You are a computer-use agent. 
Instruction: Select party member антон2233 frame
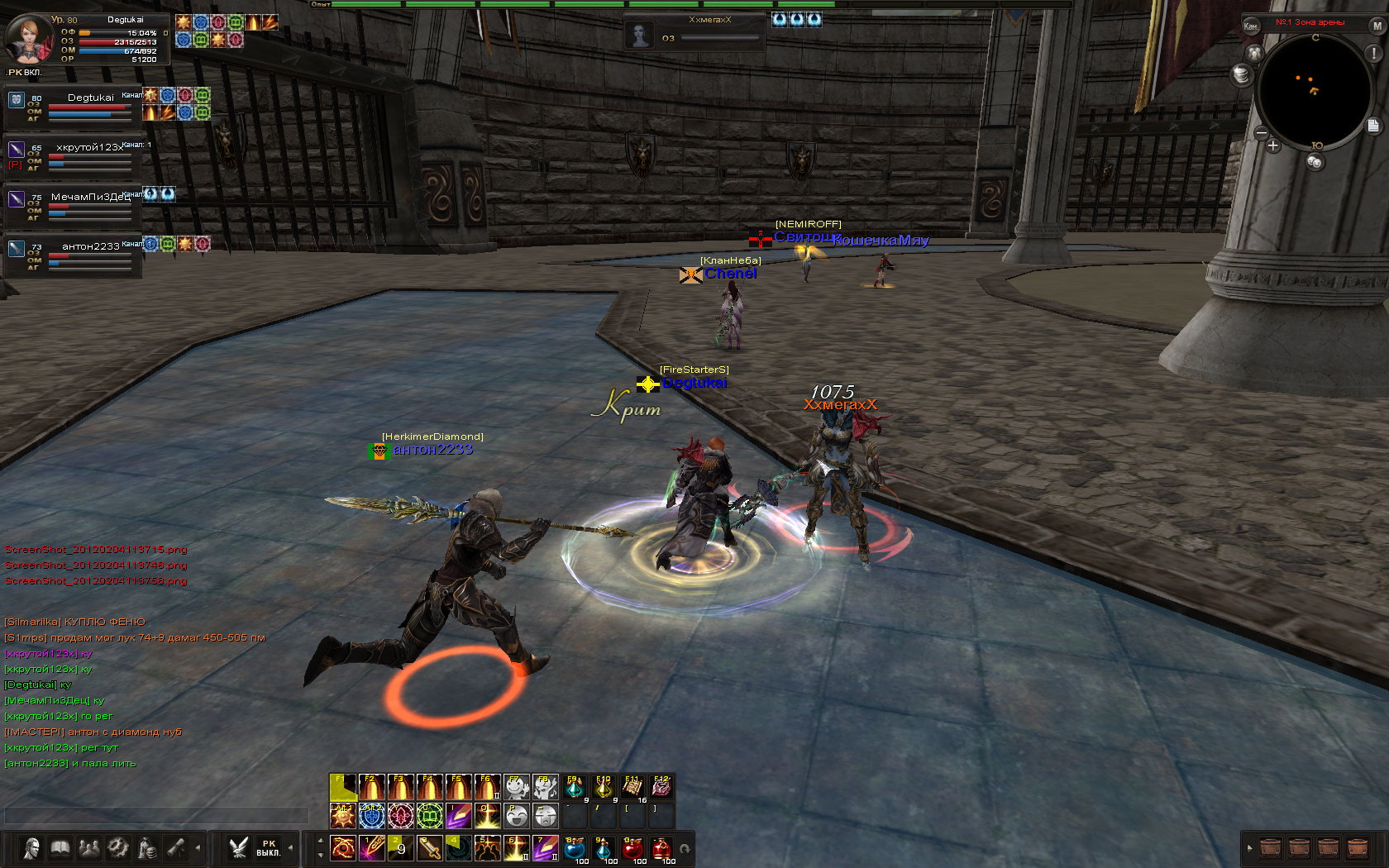[73, 255]
